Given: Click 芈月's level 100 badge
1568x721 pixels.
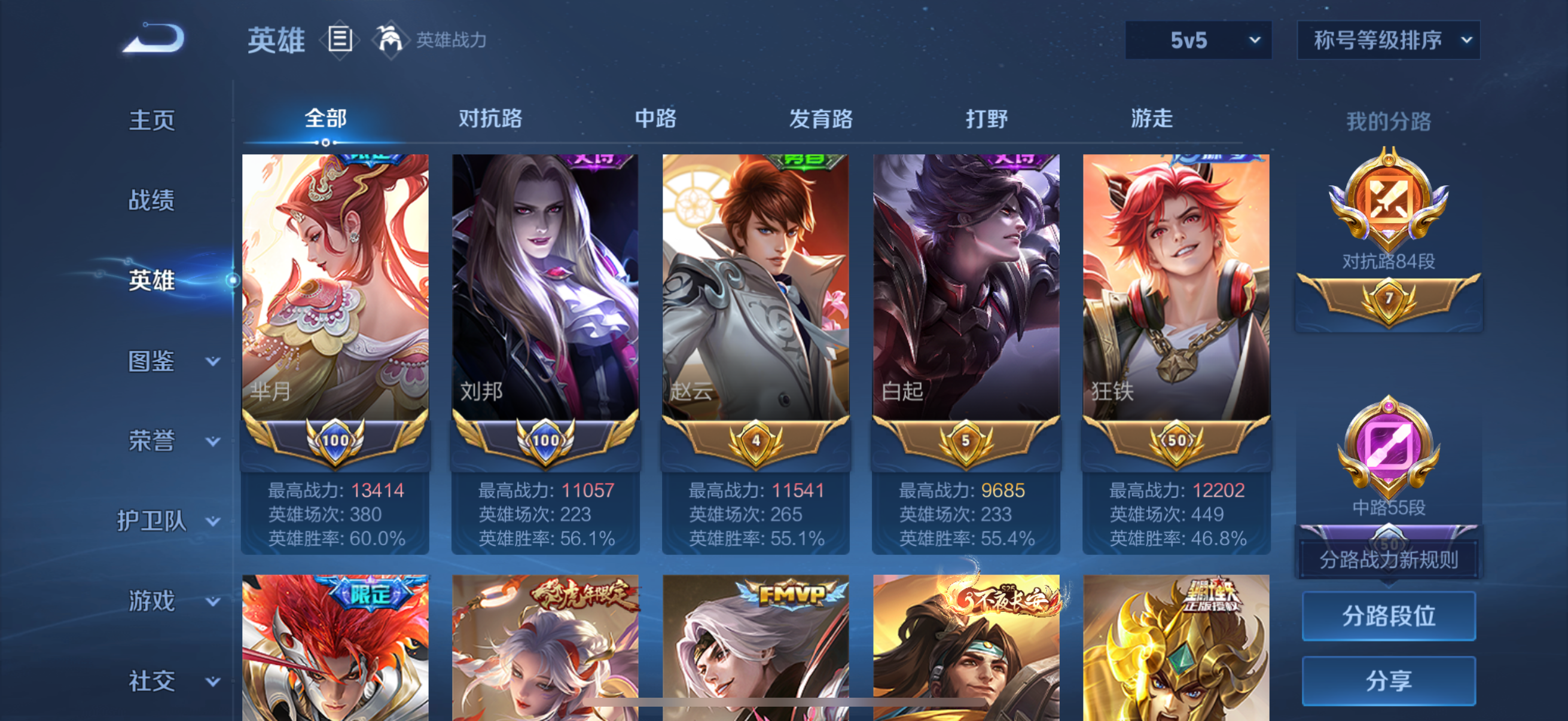Looking at the screenshot, I should (x=335, y=442).
